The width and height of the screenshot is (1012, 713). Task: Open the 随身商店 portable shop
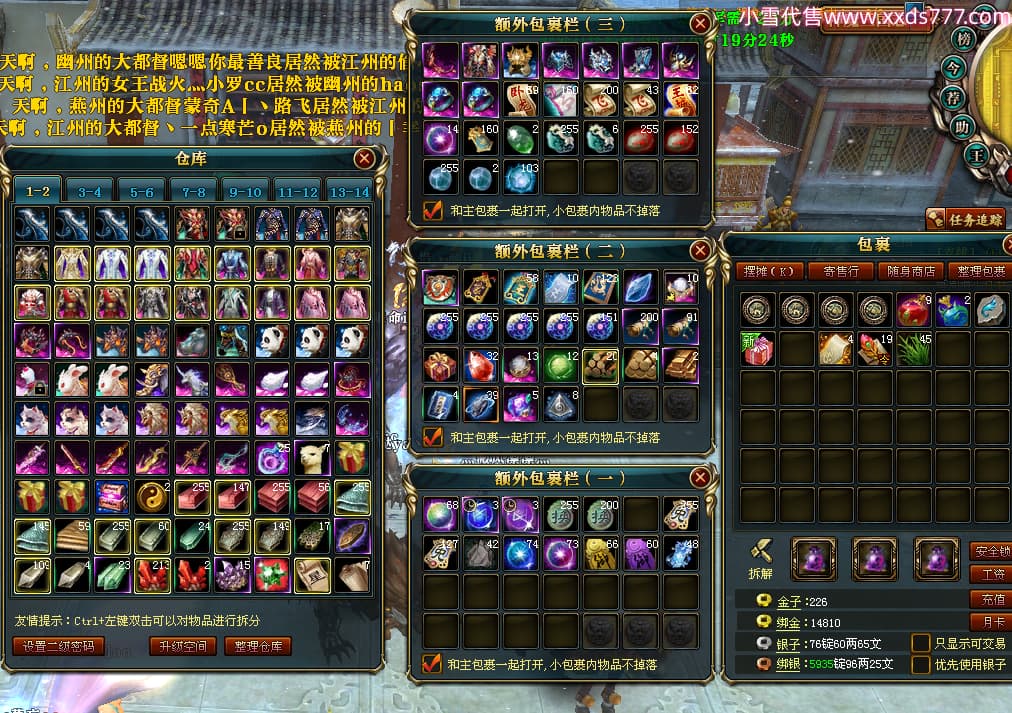[911, 271]
